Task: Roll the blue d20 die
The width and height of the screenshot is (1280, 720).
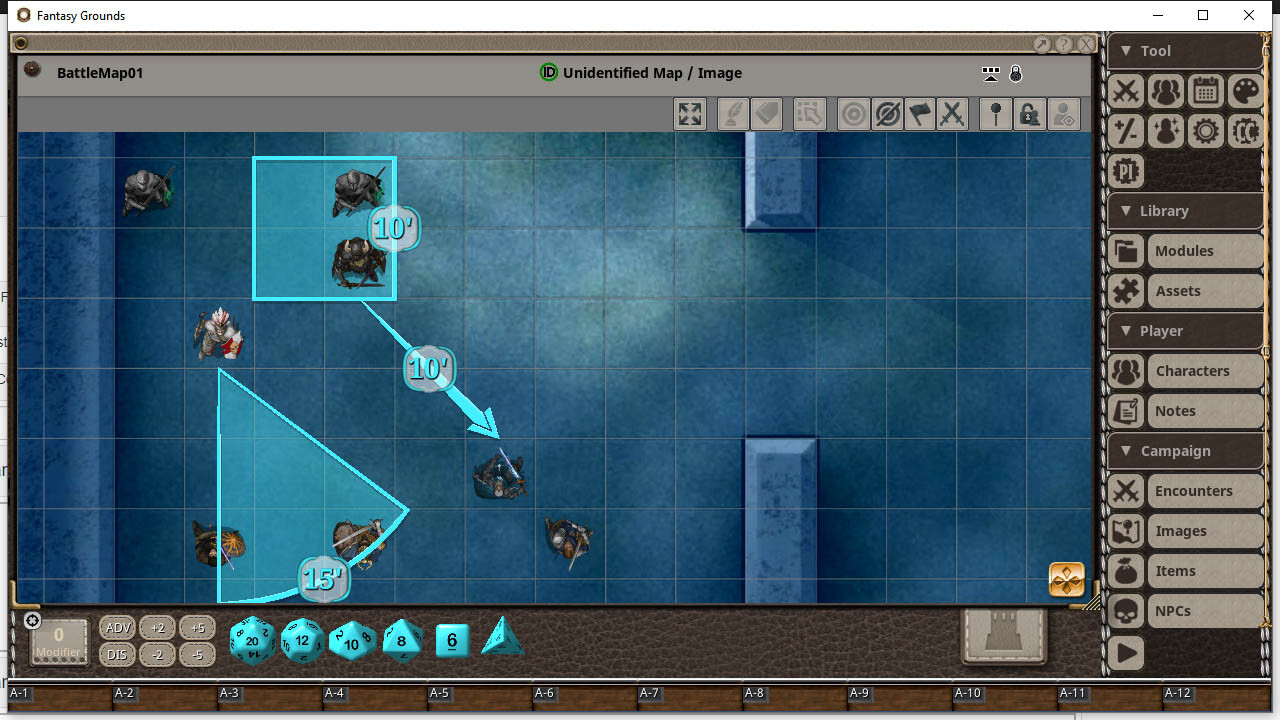Action: tap(252, 640)
